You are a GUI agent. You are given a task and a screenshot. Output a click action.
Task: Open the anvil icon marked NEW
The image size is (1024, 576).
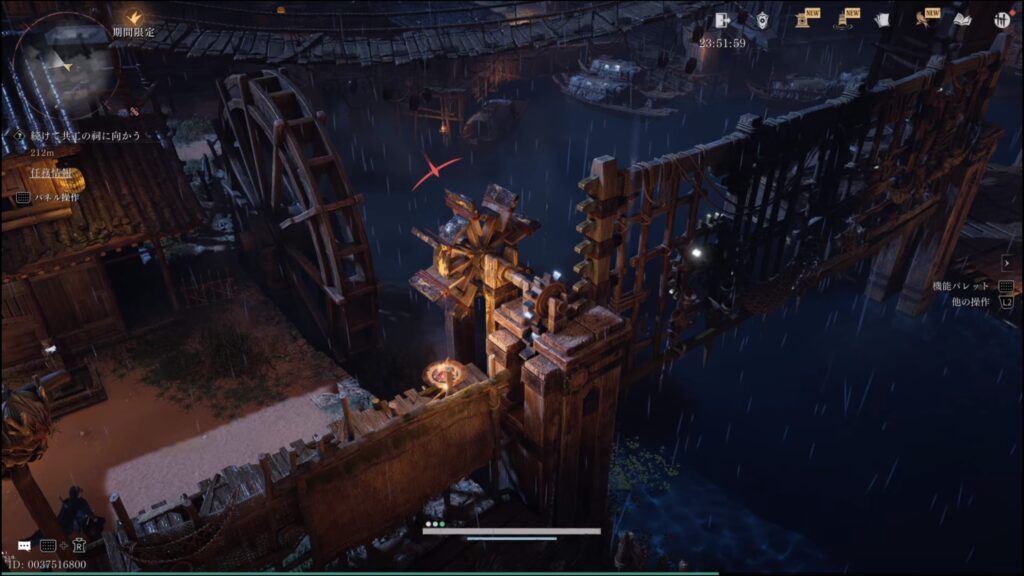[x=803, y=20]
